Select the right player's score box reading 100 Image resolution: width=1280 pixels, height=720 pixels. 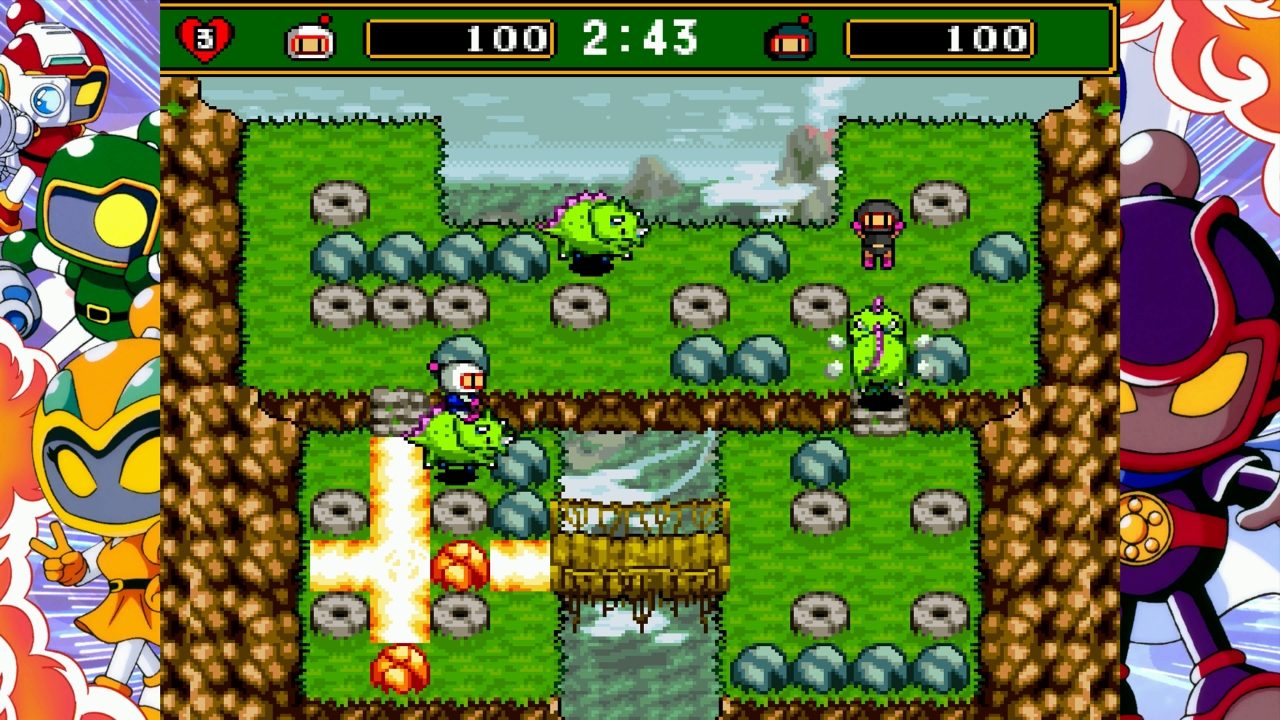(940, 37)
